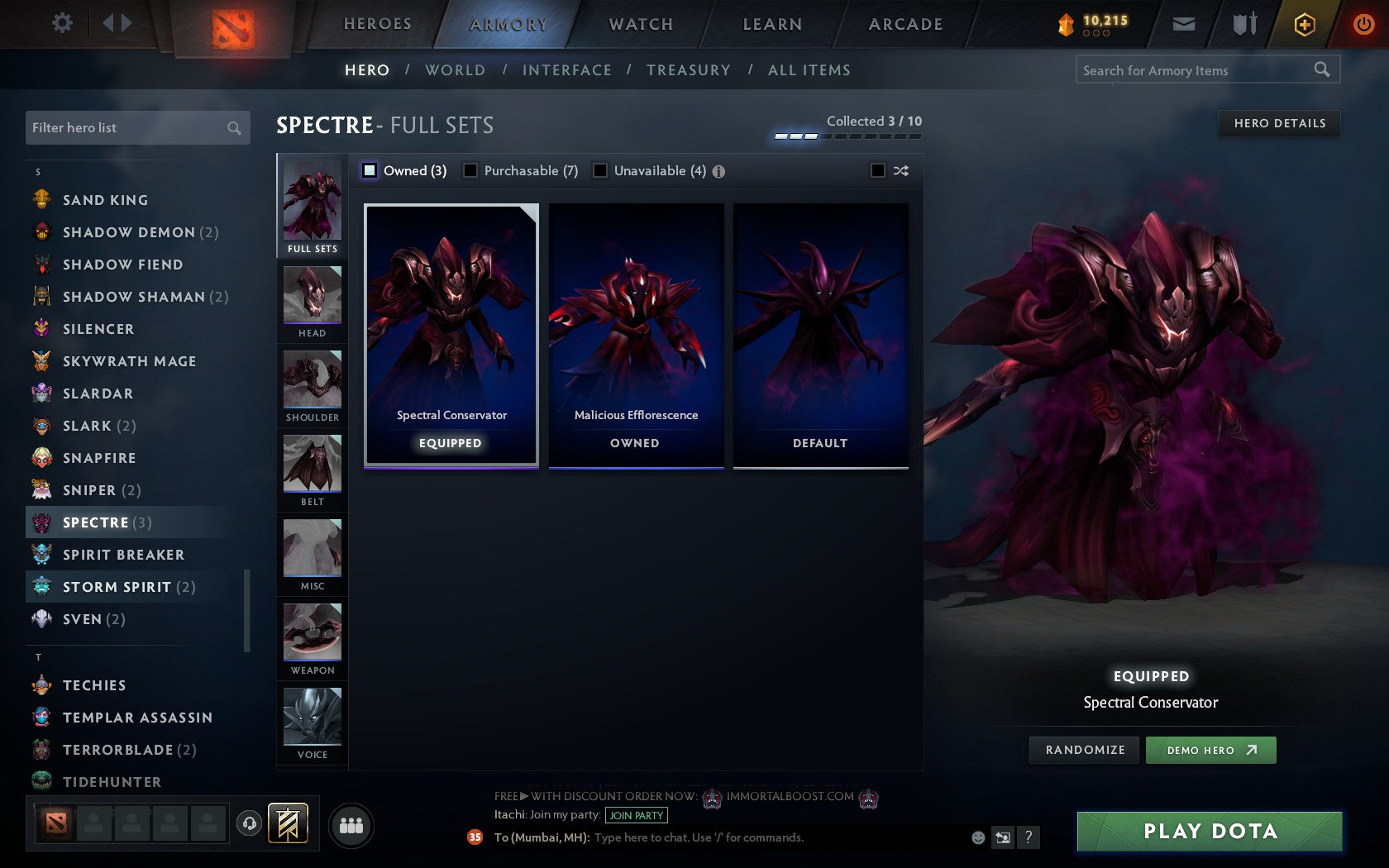
Task: Open the WATCH menu
Action: (x=639, y=24)
